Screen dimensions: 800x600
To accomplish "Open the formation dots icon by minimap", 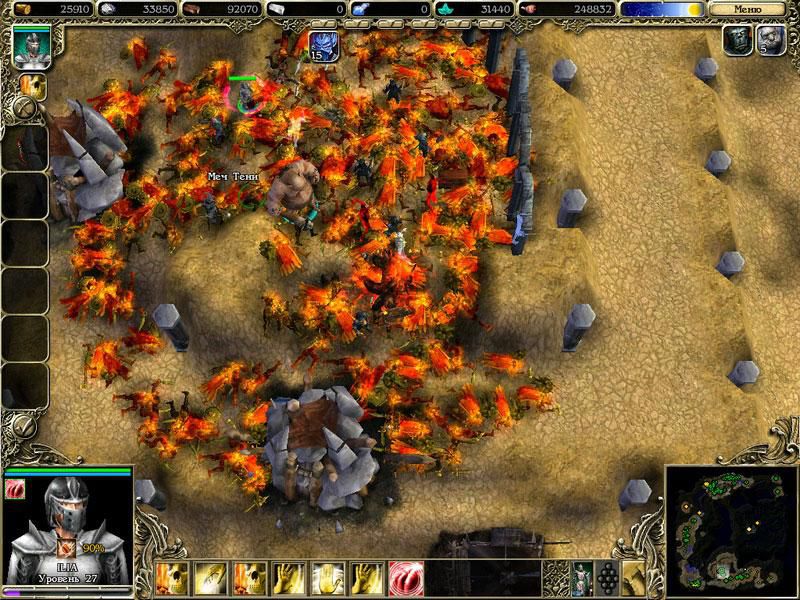I will [607, 576].
